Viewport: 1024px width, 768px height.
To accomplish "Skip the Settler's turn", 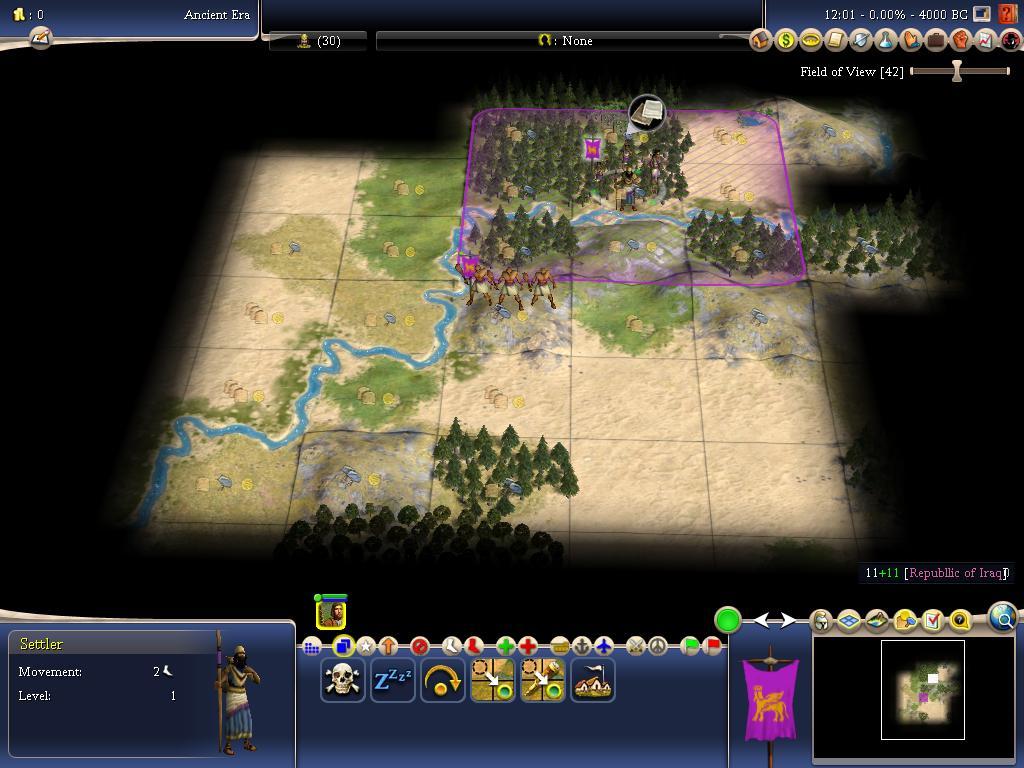I will coord(442,681).
